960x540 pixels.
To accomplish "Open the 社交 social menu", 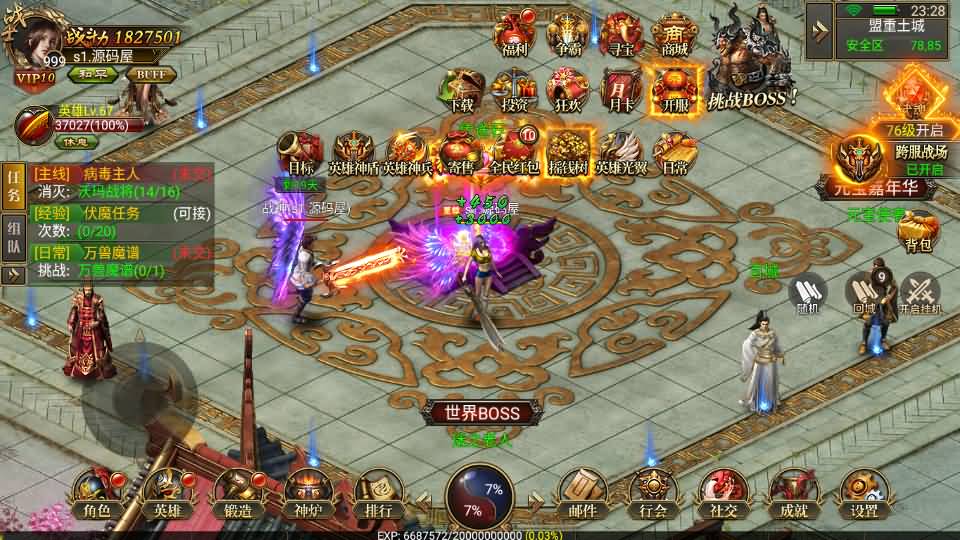I will (722, 494).
